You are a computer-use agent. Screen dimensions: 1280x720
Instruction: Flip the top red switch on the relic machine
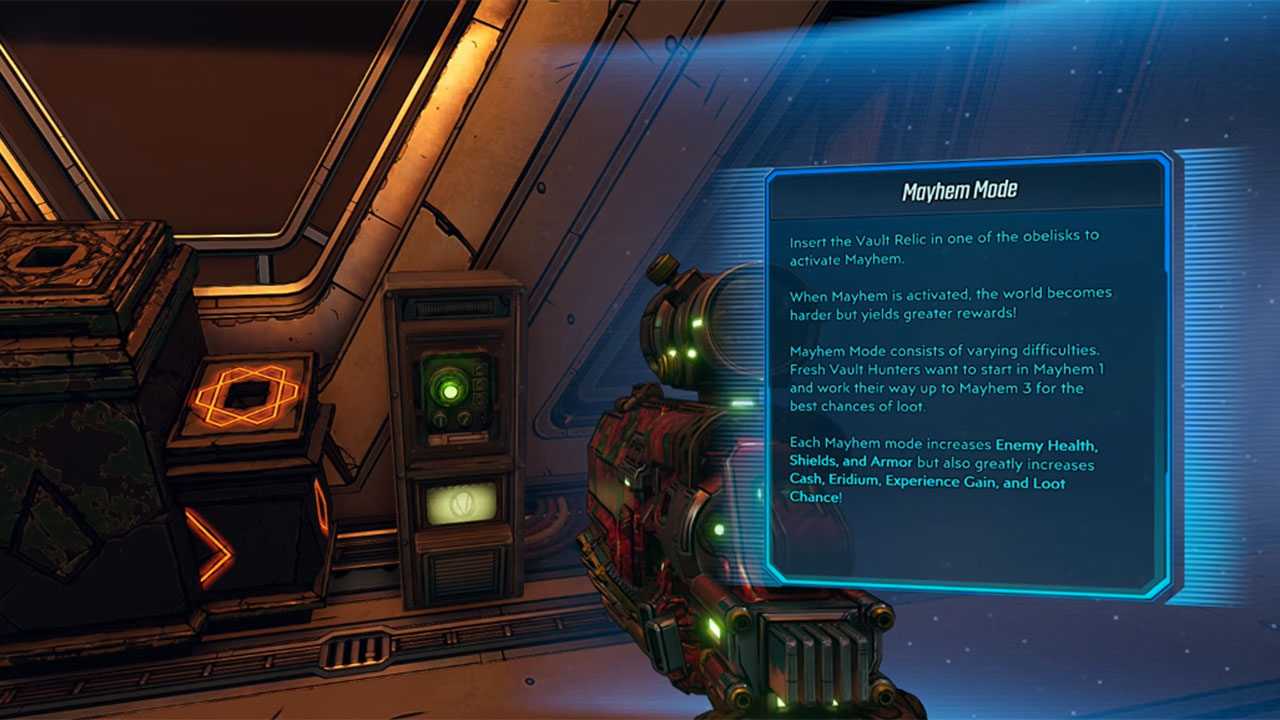pyautogui.click(x=480, y=370)
